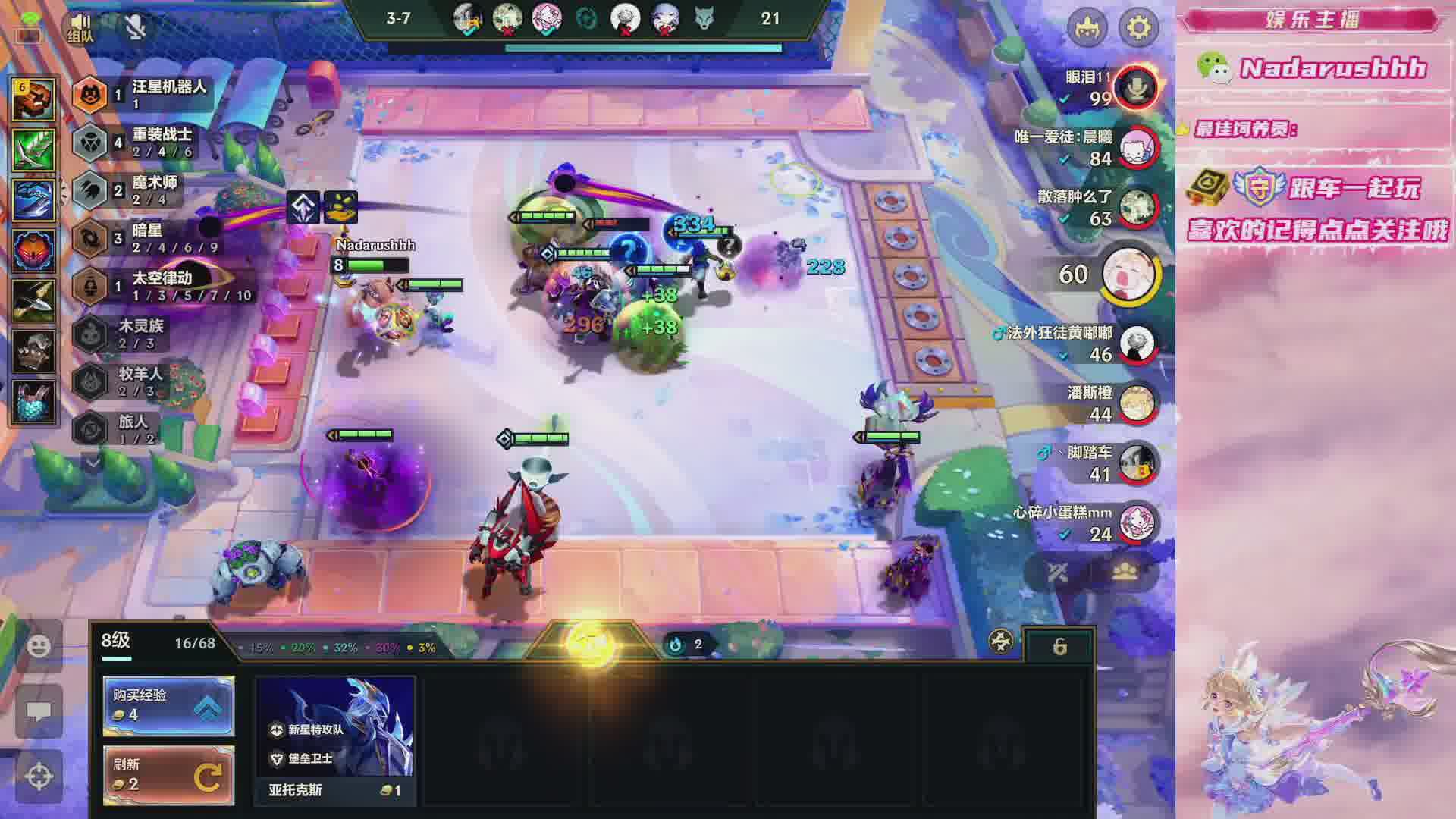Select the 暗星 trait entry
1456x819 pixels.
[144, 237]
